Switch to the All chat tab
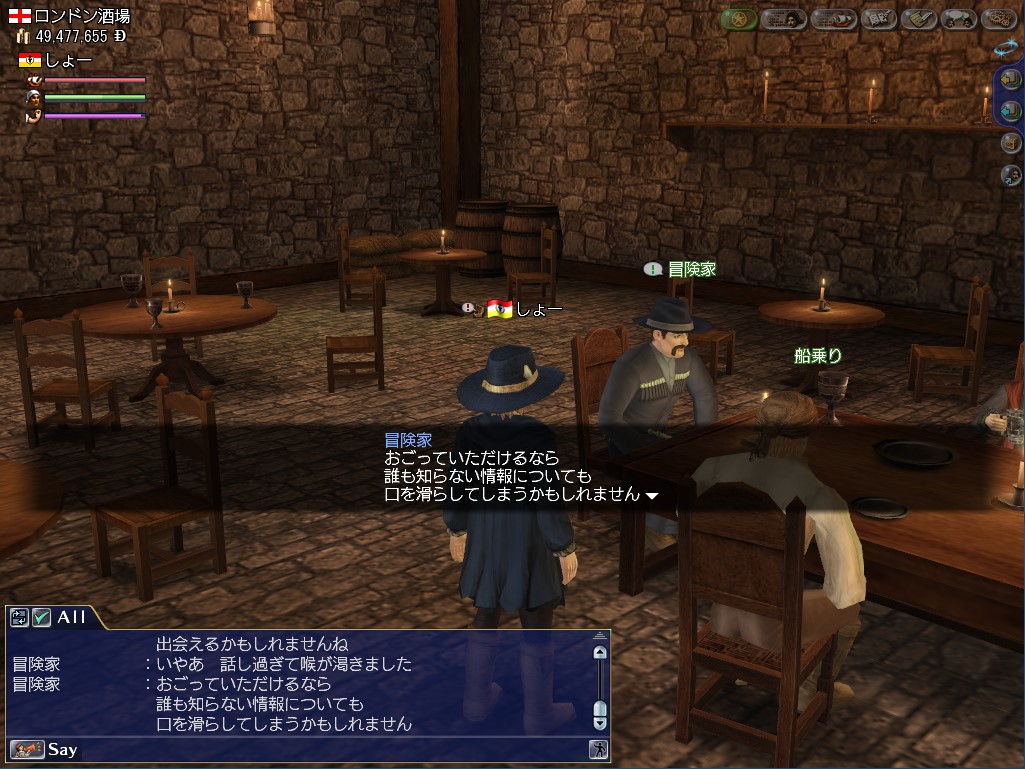The width and height of the screenshot is (1025, 769). click(x=71, y=617)
